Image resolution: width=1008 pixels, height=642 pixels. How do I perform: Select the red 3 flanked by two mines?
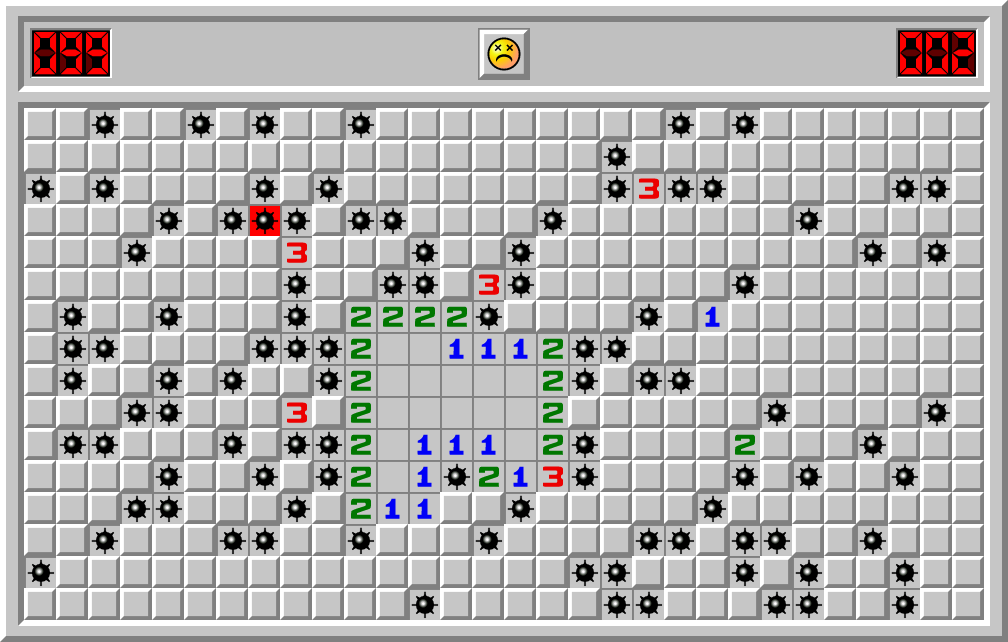(x=649, y=188)
